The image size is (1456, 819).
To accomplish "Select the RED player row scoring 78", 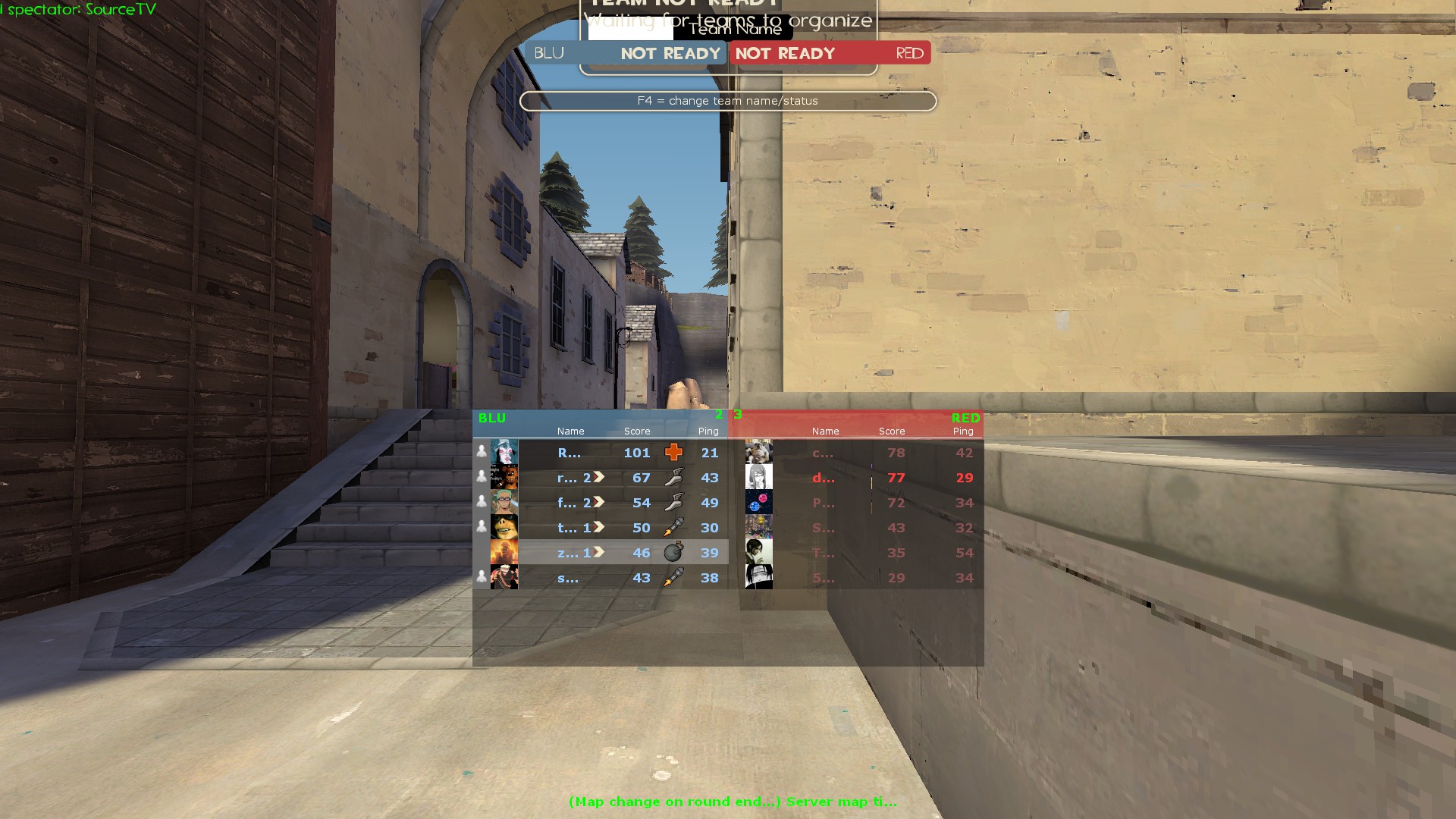I will (857, 453).
